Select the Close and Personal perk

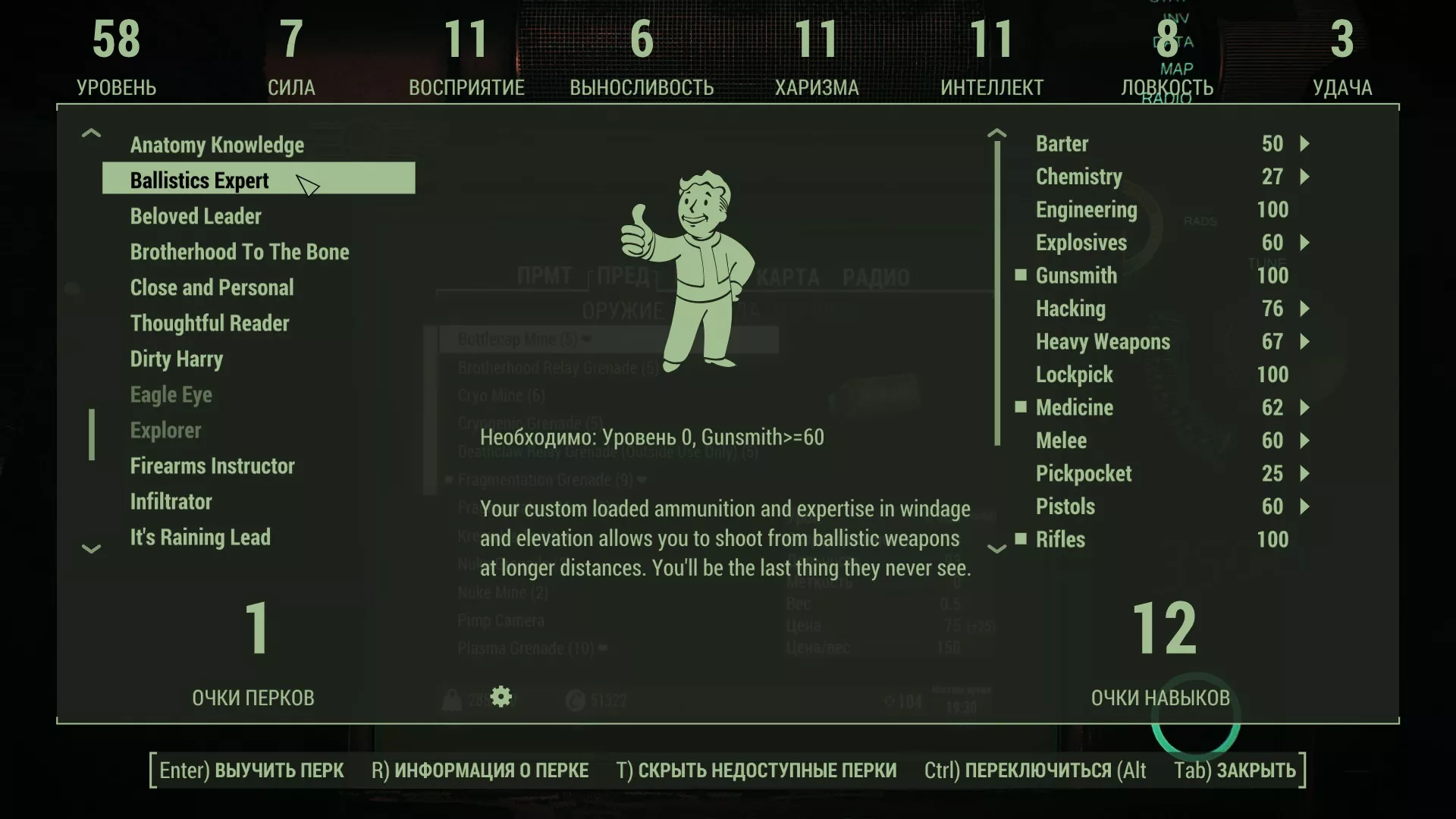[212, 287]
